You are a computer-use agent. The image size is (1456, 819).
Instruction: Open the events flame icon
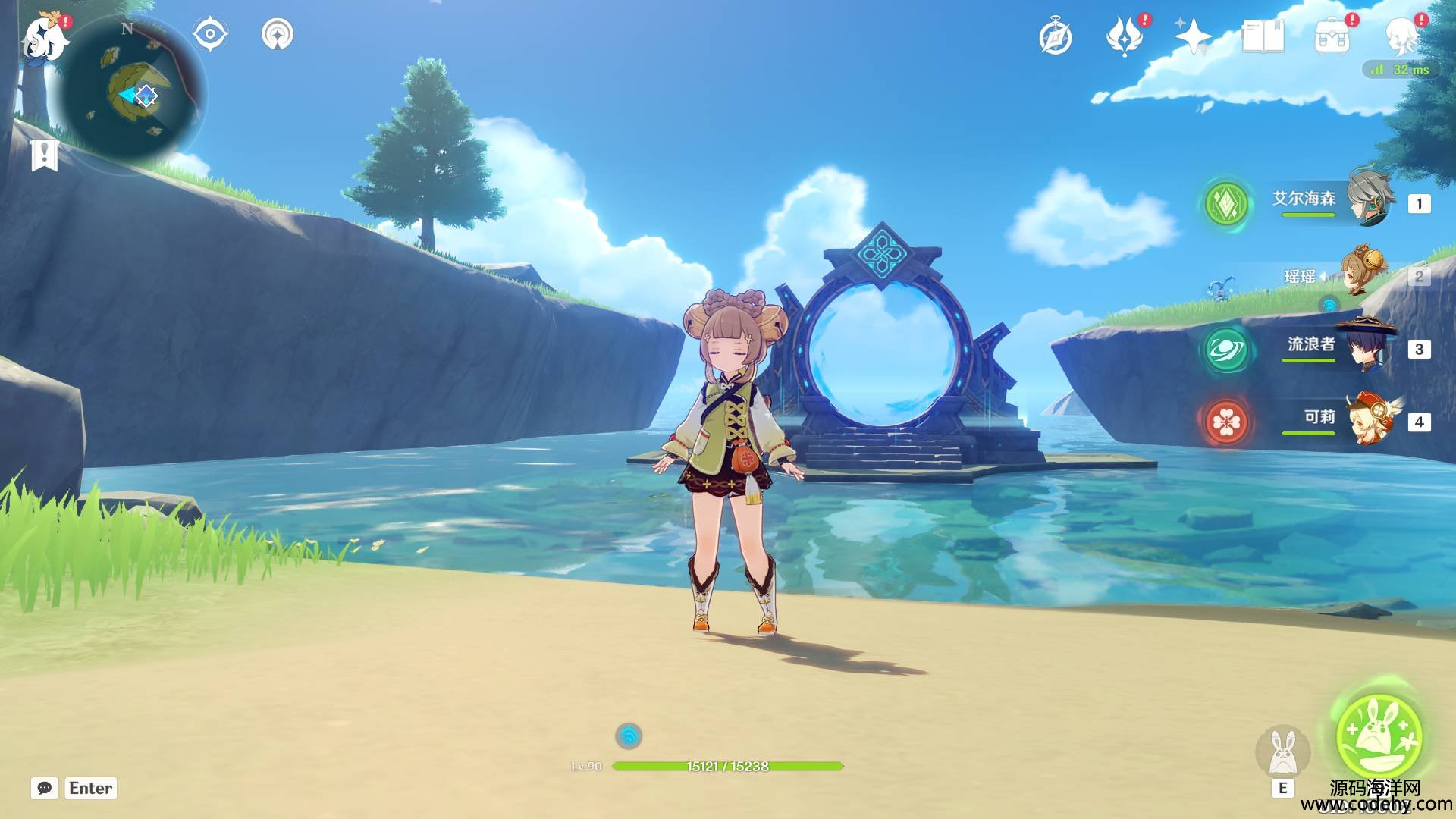coord(1125,36)
